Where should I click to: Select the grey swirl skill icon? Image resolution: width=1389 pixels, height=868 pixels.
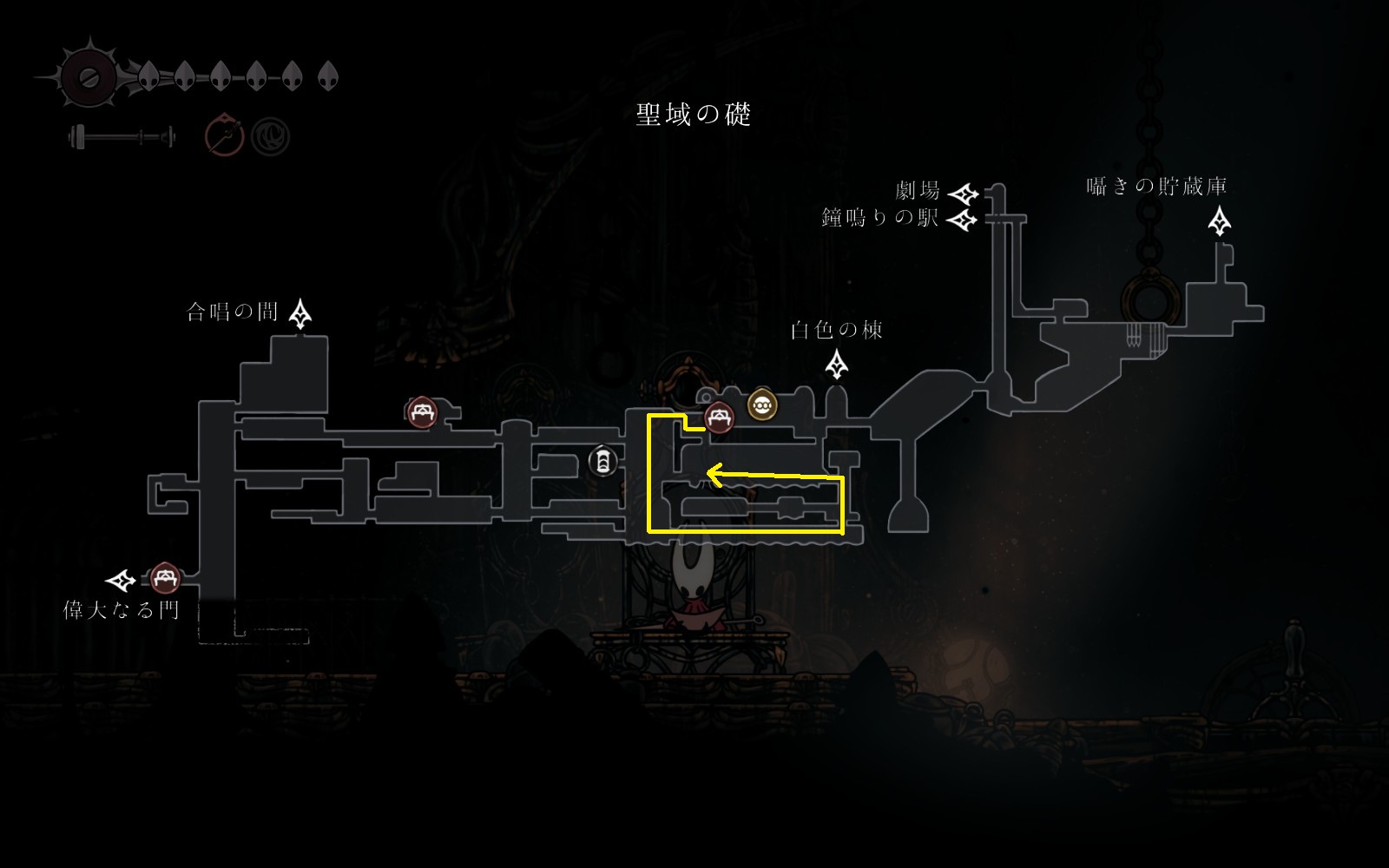(x=271, y=136)
